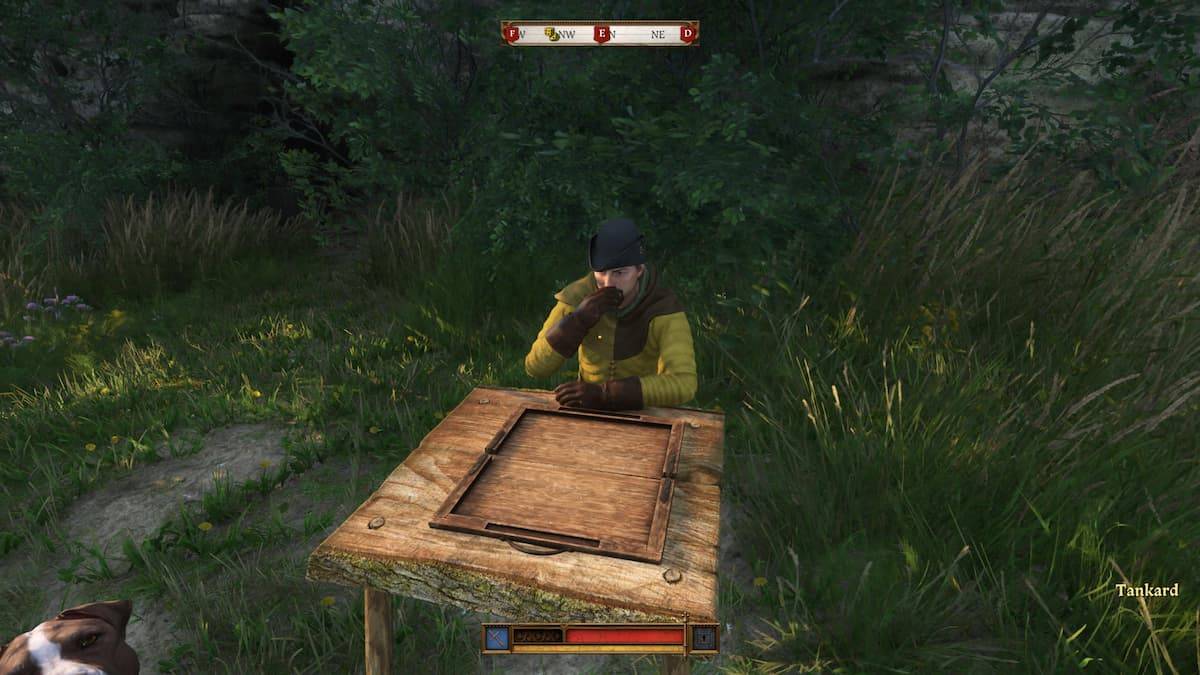Select the red E quest marker on compass
This screenshot has height=675, width=1200.
point(601,34)
